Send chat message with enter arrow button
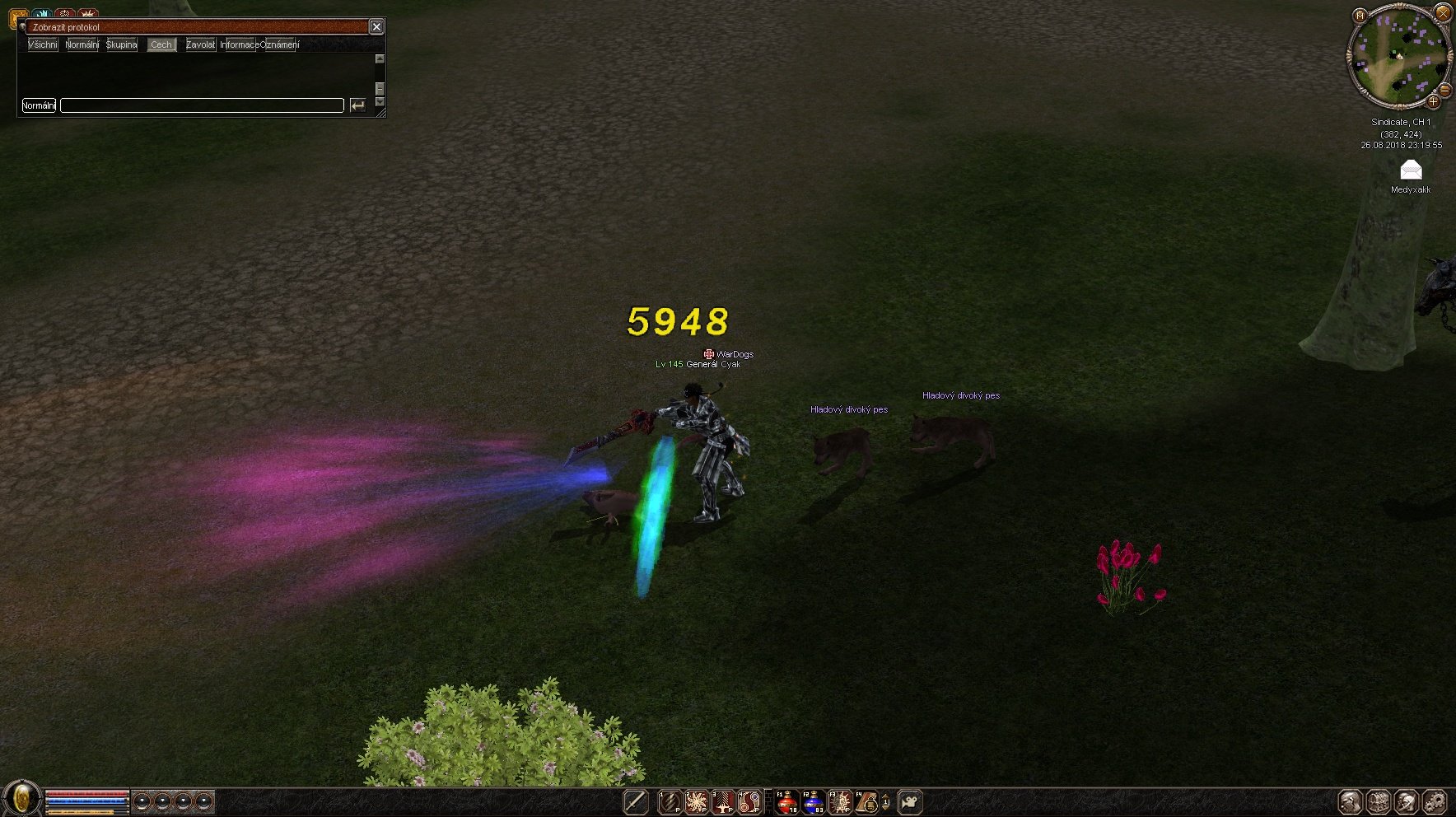The width and height of the screenshot is (1456, 817). click(357, 105)
